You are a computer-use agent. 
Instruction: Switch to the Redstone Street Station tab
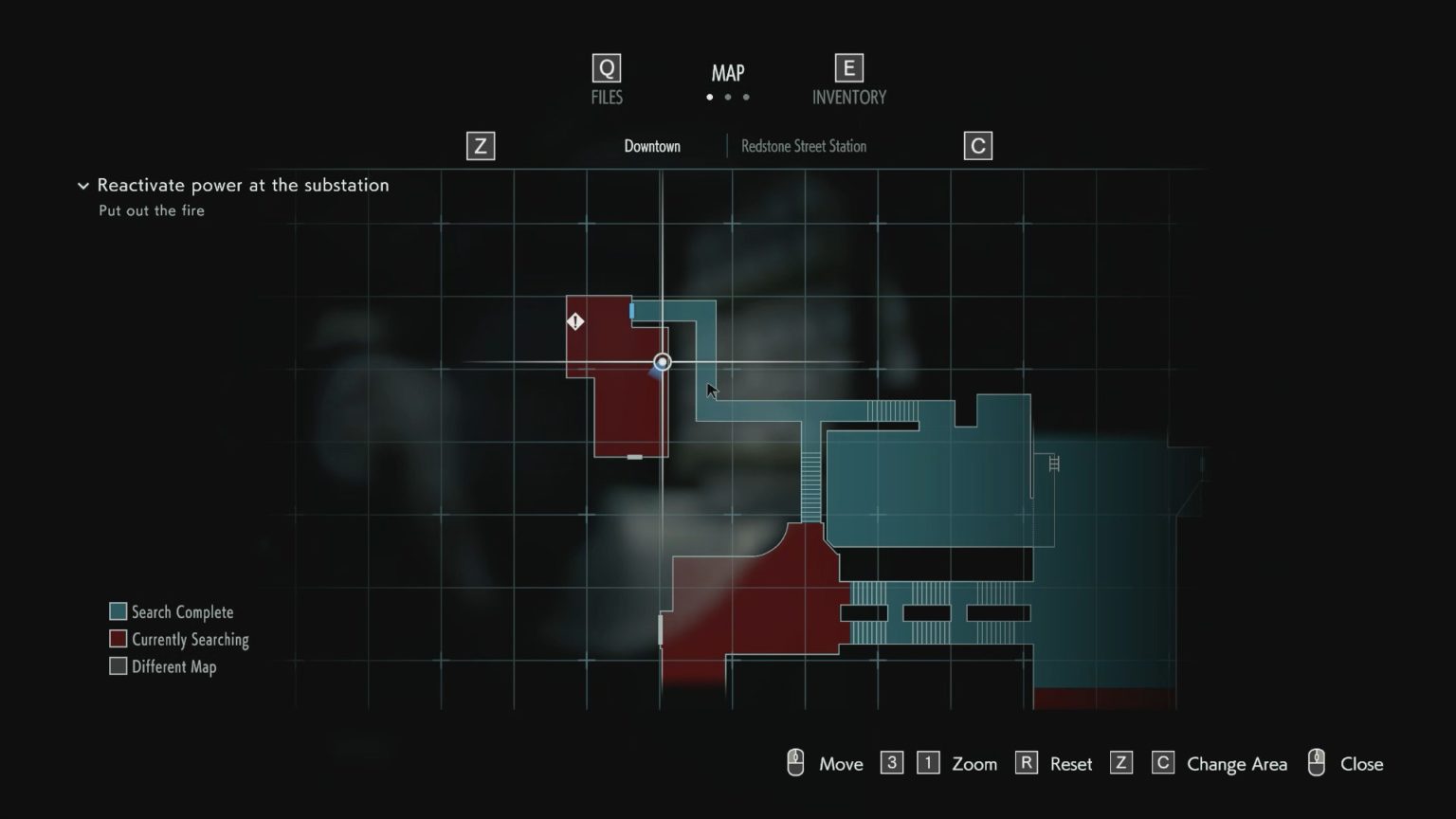802,146
